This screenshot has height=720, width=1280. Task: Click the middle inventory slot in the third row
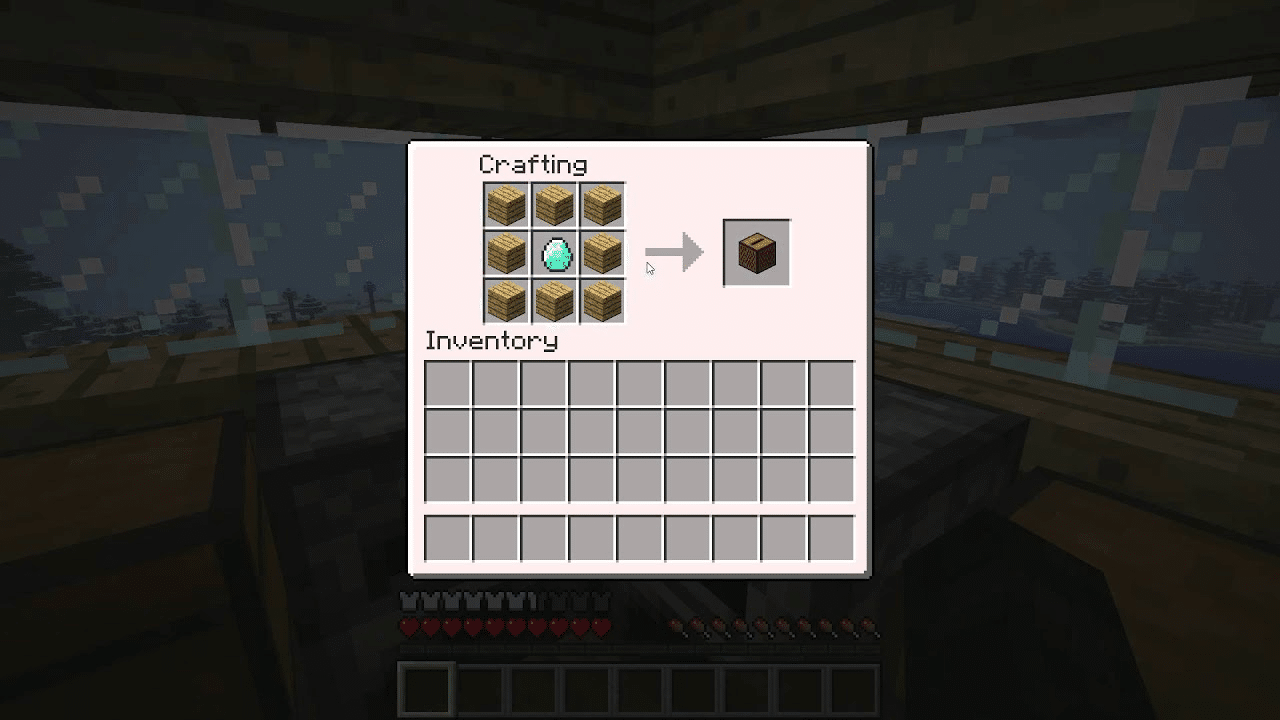(x=637, y=478)
